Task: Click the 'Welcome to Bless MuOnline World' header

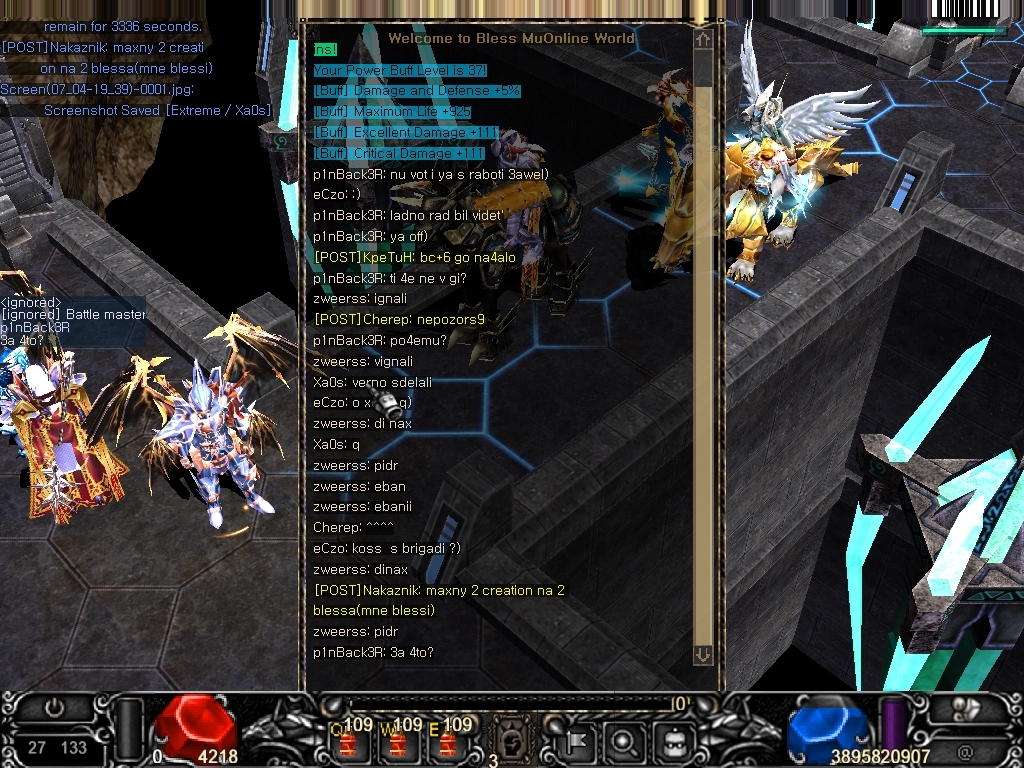Action: click(x=511, y=38)
